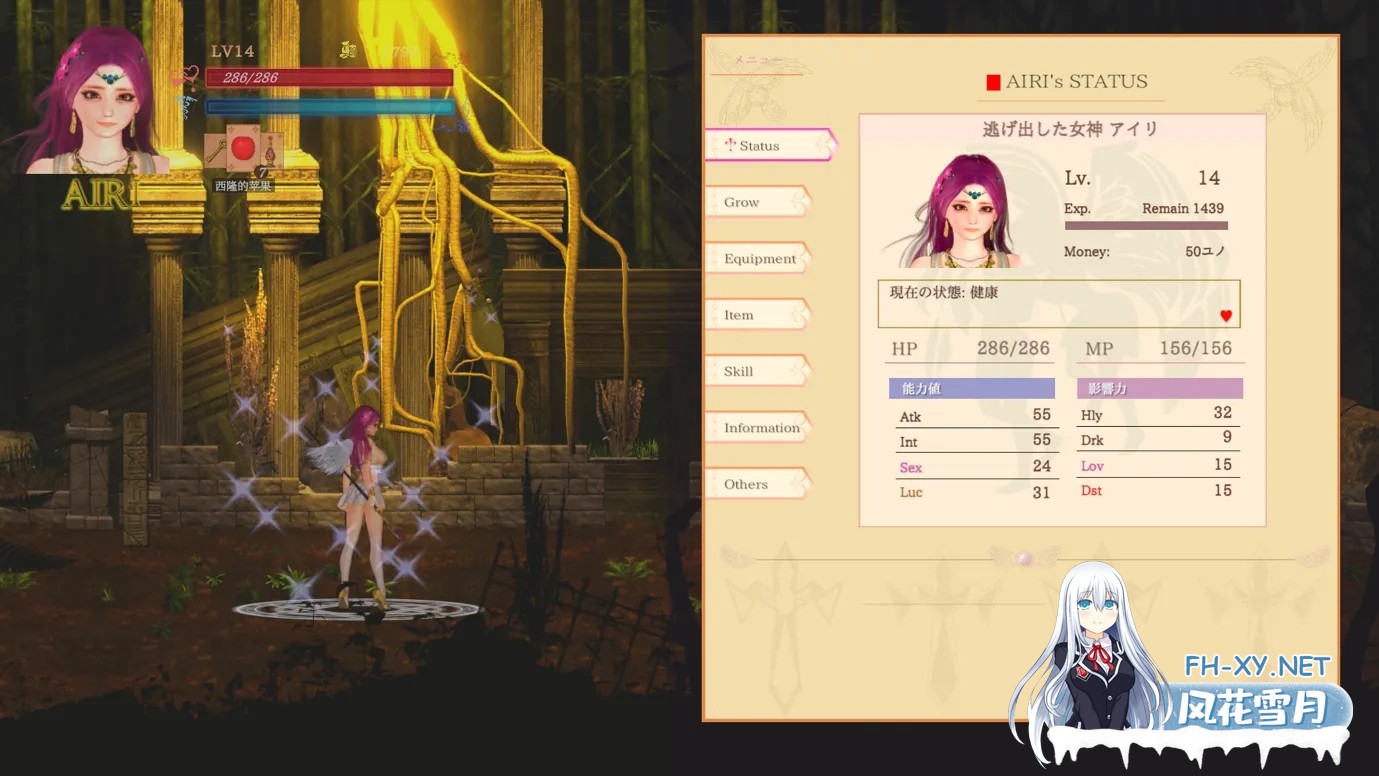Screen dimensions: 1379x776
Task: Choose the key item card
Action: (x=218, y=151)
